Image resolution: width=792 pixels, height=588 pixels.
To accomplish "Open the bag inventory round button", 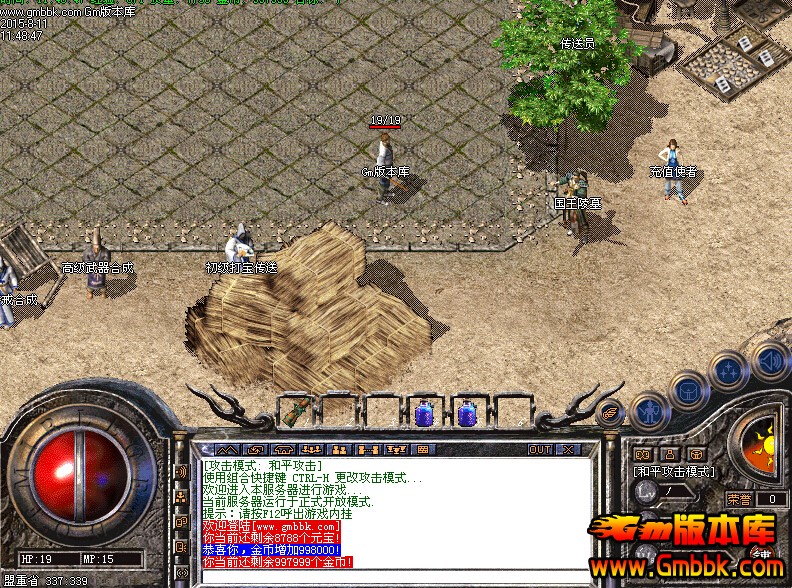I will tap(690, 390).
